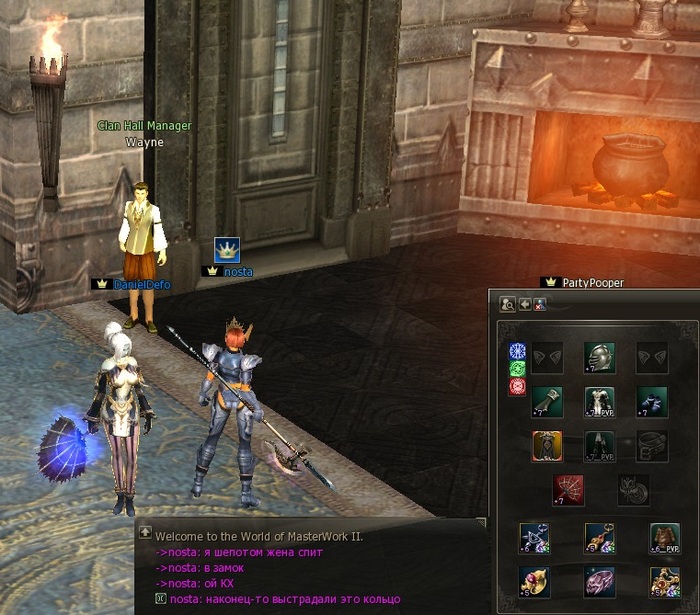Choose the +6 PVP brown shirt slot
Viewport: 700px width, 615px height.
pyautogui.click(x=665, y=538)
